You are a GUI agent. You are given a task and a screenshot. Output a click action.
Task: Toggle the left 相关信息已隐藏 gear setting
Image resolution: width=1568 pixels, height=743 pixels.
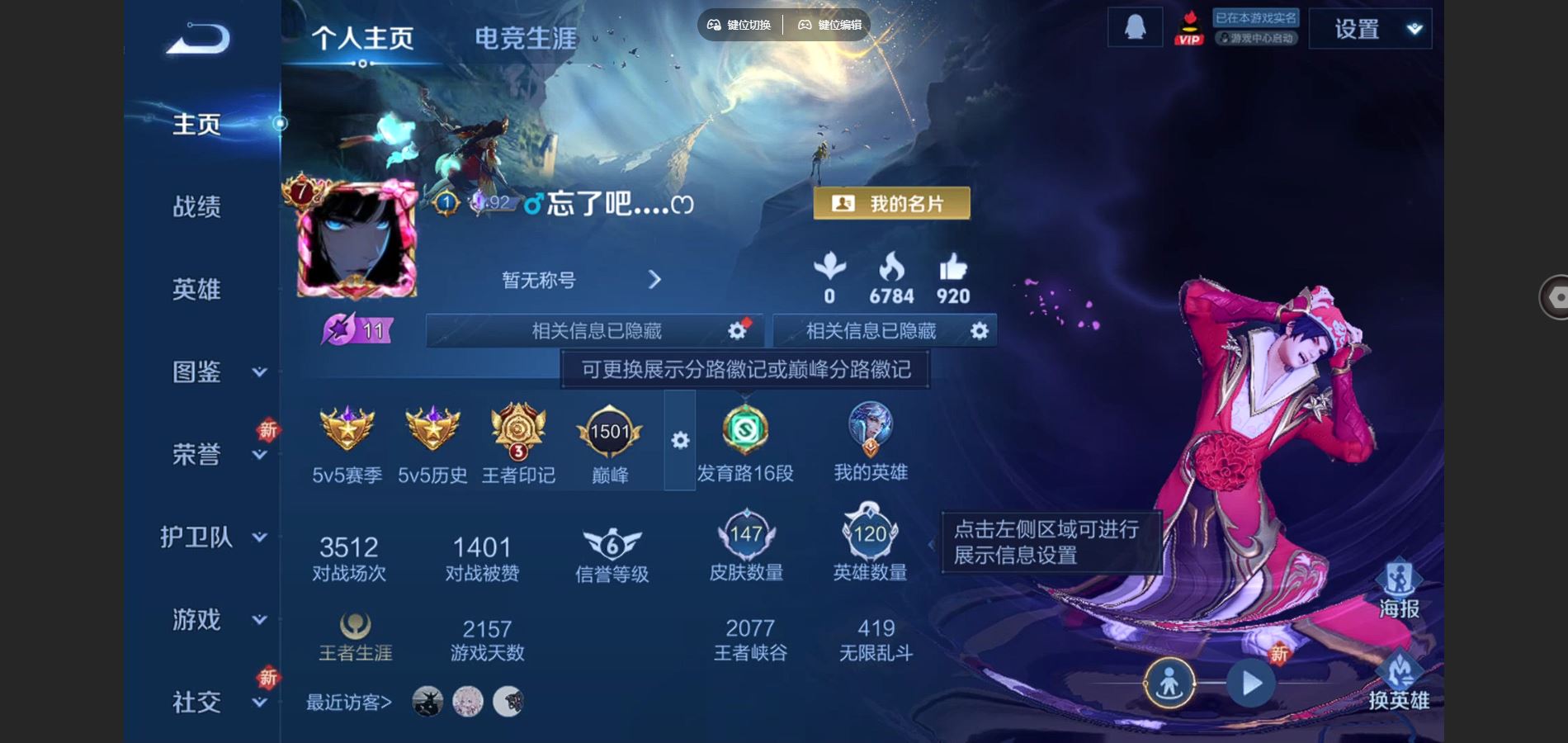tap(737, 330)
